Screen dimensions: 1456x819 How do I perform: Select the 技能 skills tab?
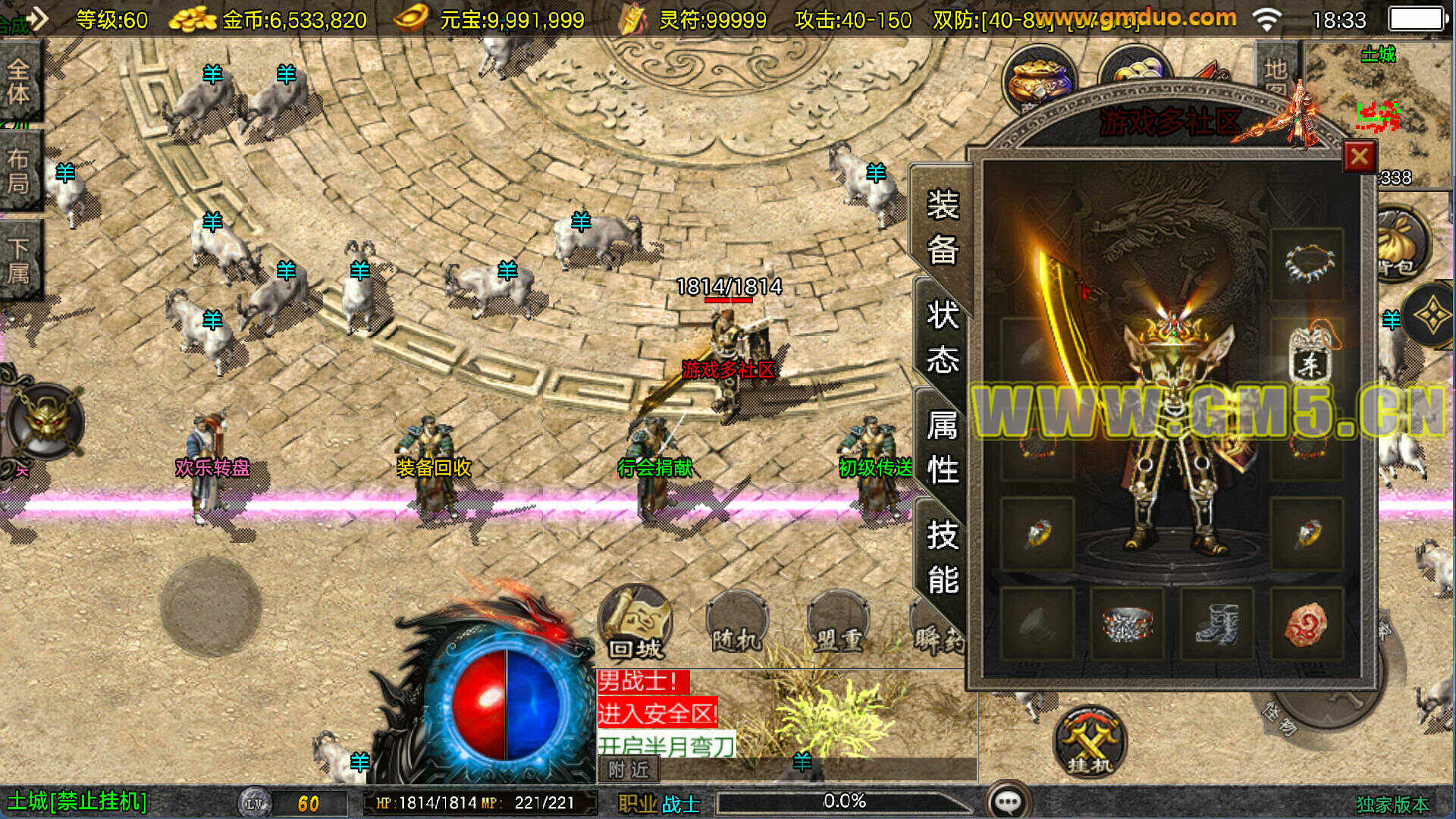click(x=942, y=557)
